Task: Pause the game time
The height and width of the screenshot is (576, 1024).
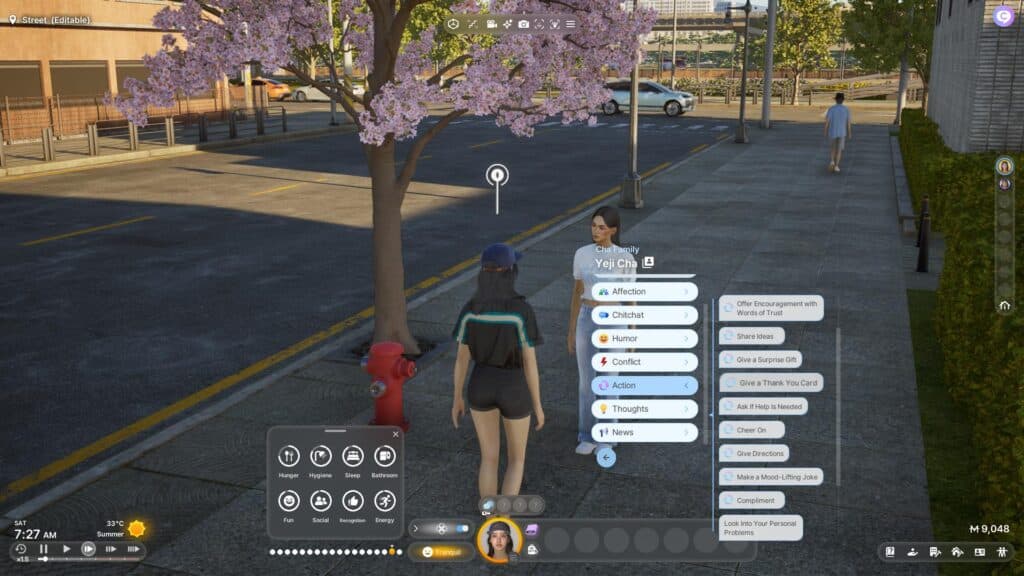Action: (44, 549)
